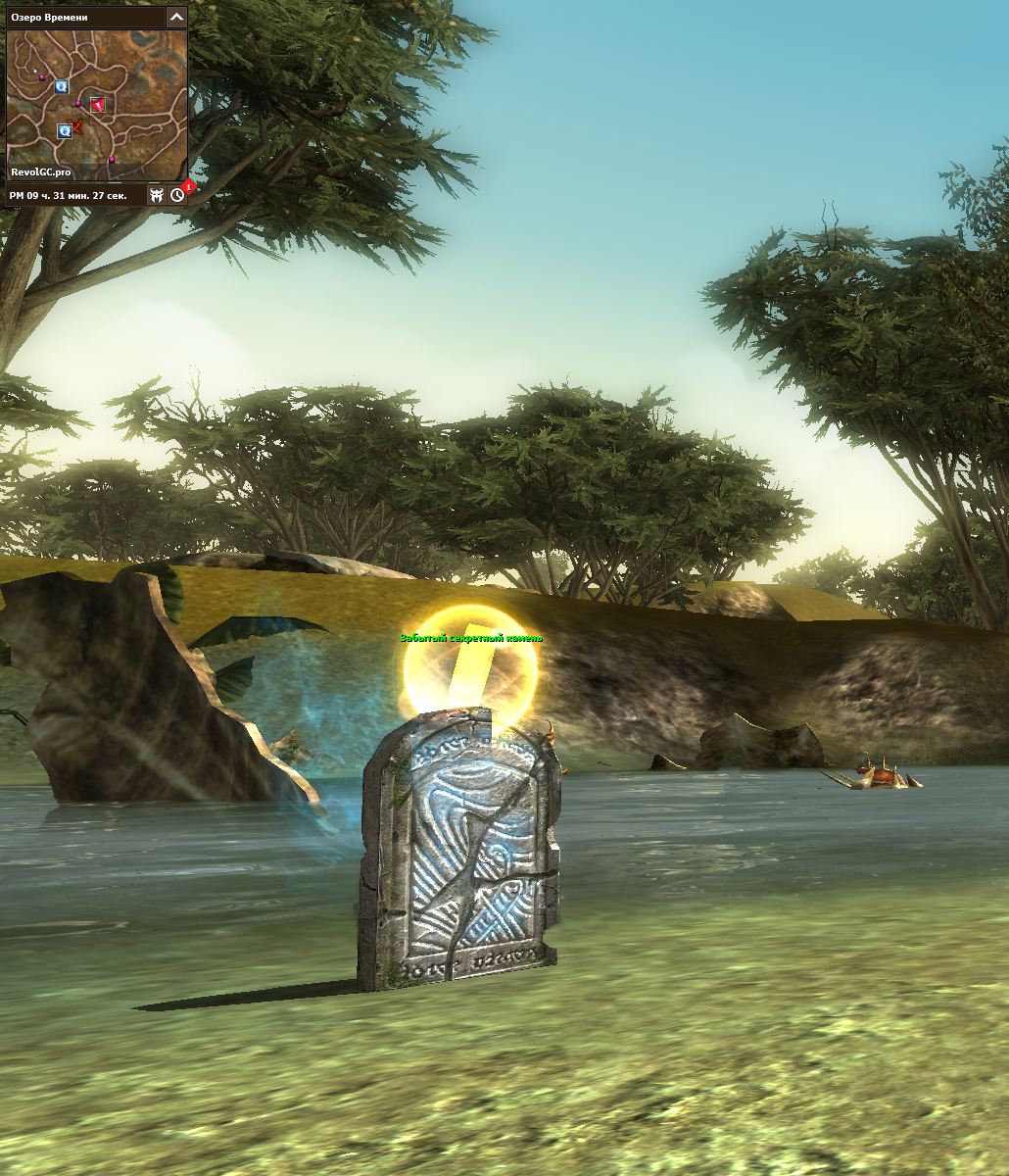Select the quest marker beside the red crossed swords
The height and width of the screenshot is (1176, 1009).
click(x=64, y=130)
